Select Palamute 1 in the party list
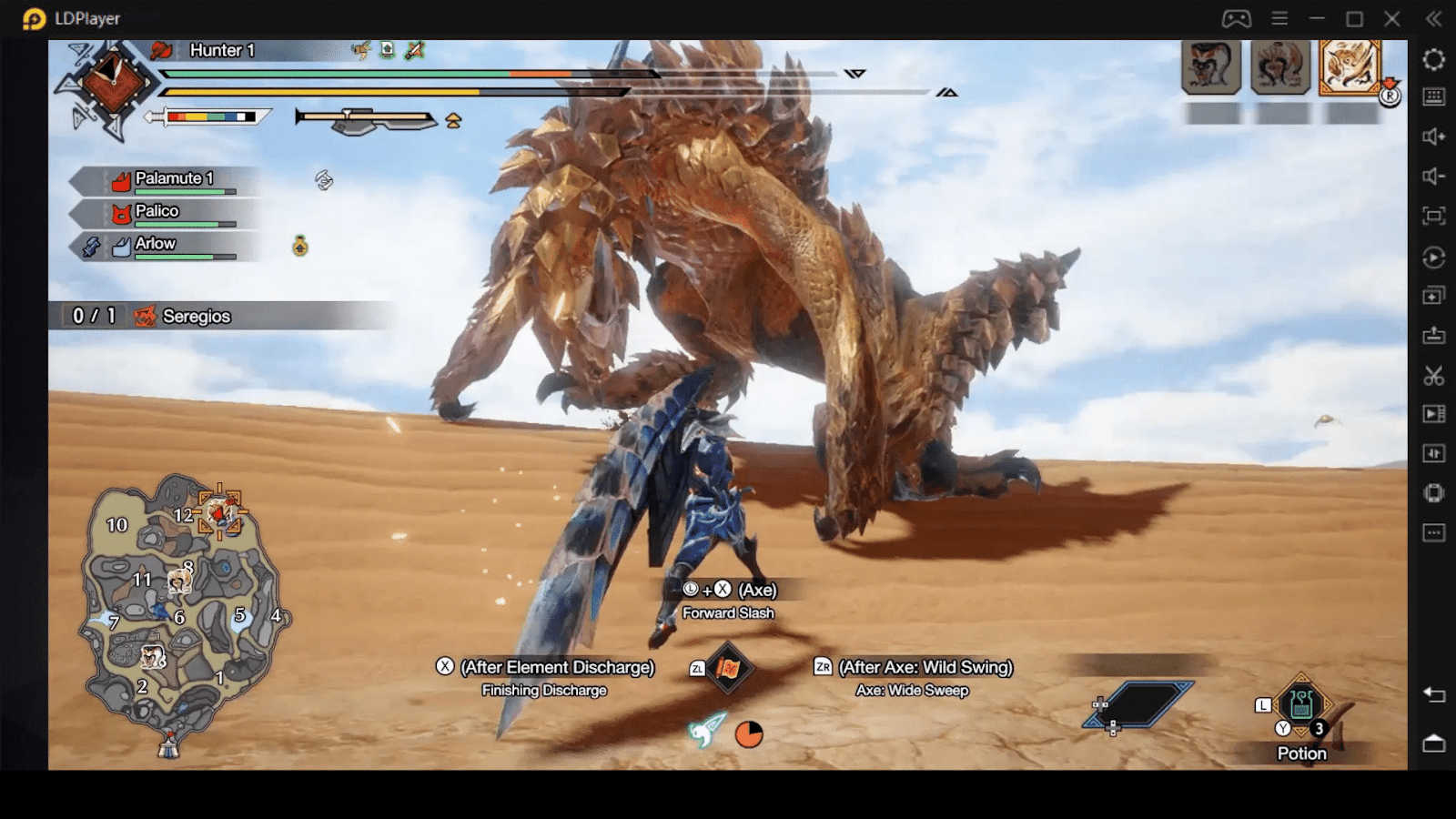 pyautogui.click(x=173, y=179)
